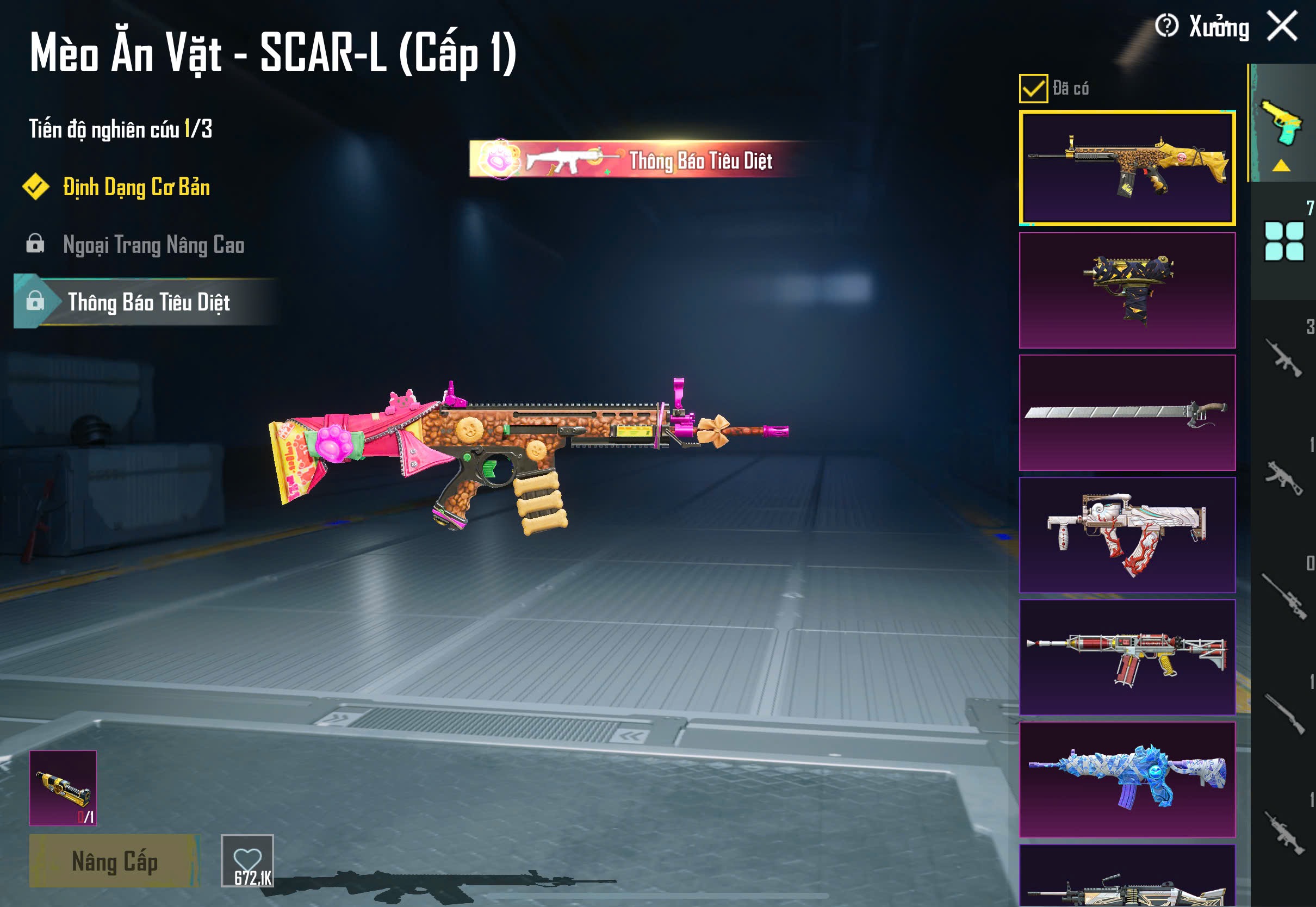The width and height of the screenshot is (1316, 907).
Task: Filter by shotgun category icon
Action: 1283,714
